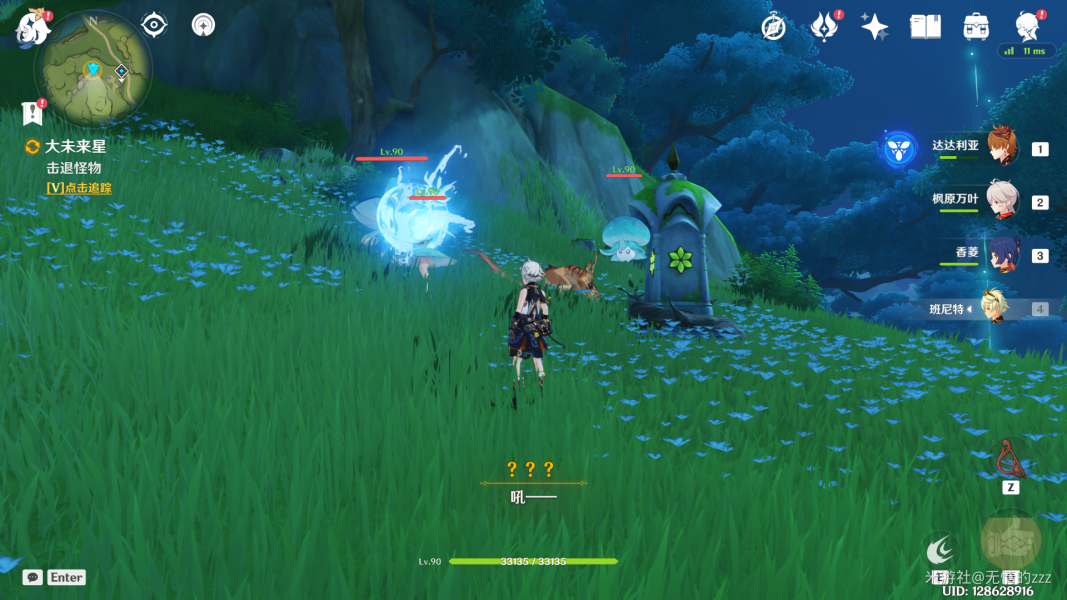The height and width of the screenshot is (600, 1067).
Task: Open the four-pointed star wish icon
Action: tap(875, 27)
